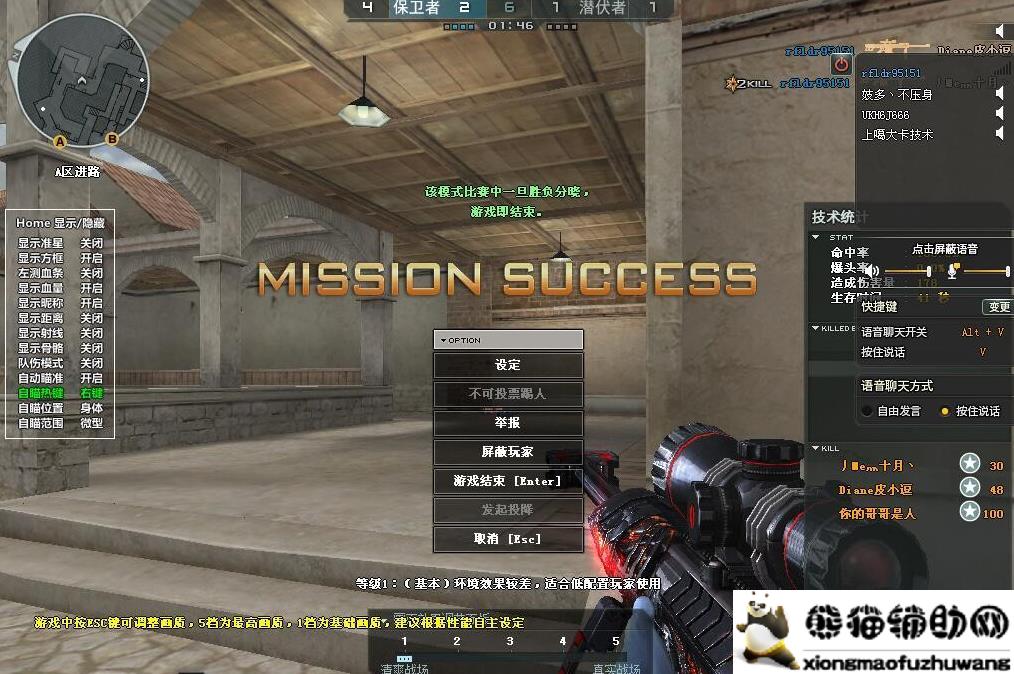The width and height of the screenshot is (1014, 674).
Task: Mute voice for player UKH6J666
Action: pyautogui.click(x=999, y=114)
